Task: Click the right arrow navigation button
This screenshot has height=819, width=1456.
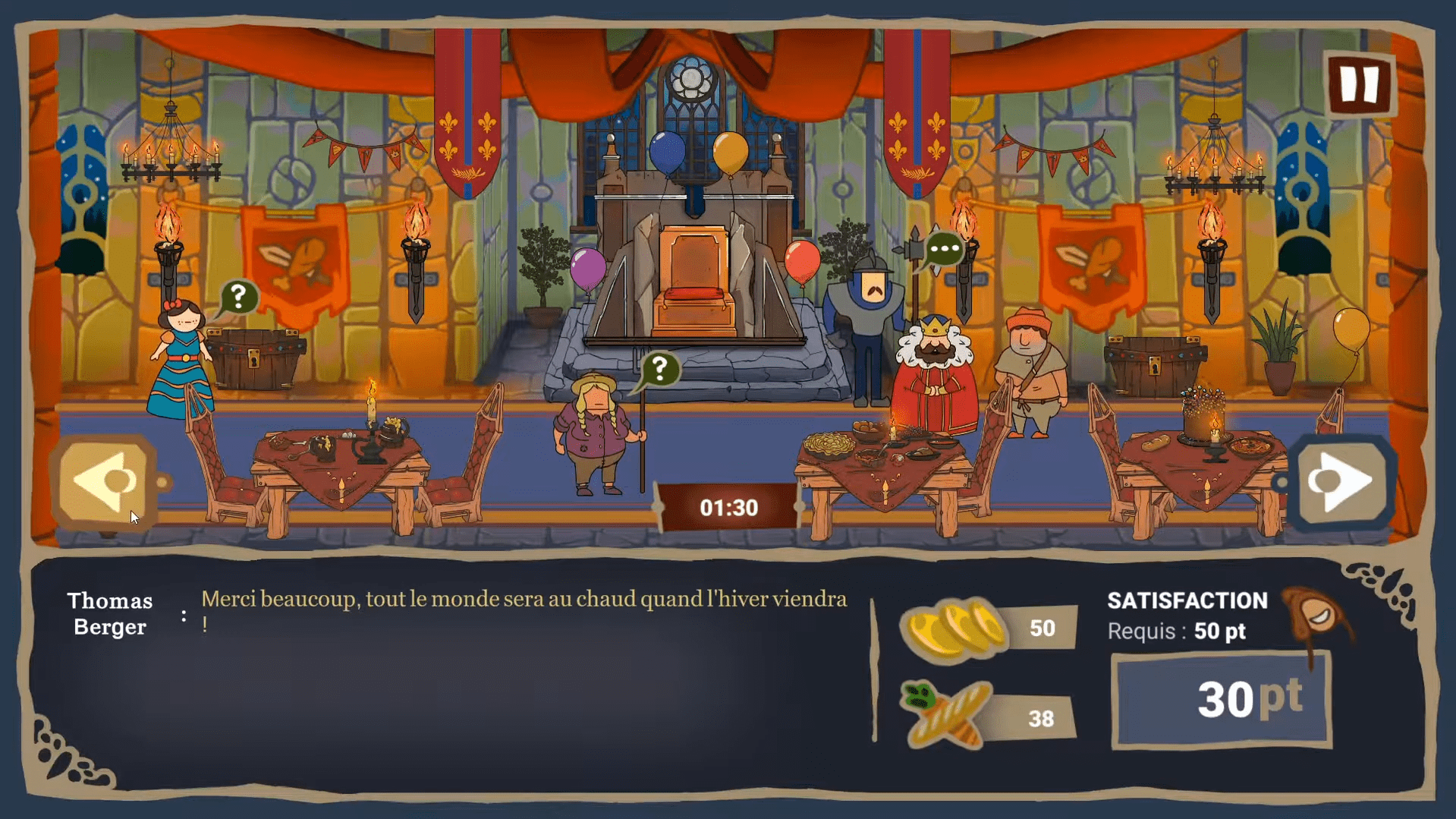Action: coord(1341,481)
